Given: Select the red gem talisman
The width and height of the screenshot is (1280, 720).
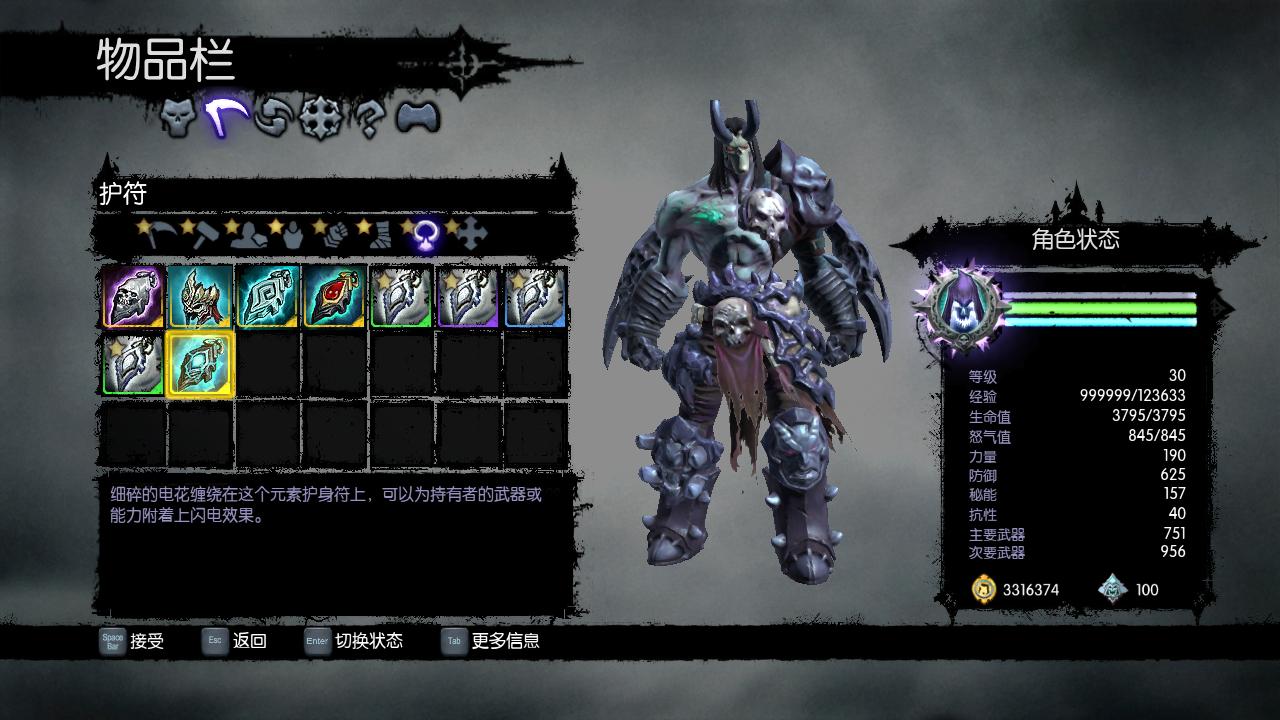Looking at the screenshot, I should pos(334,297).
